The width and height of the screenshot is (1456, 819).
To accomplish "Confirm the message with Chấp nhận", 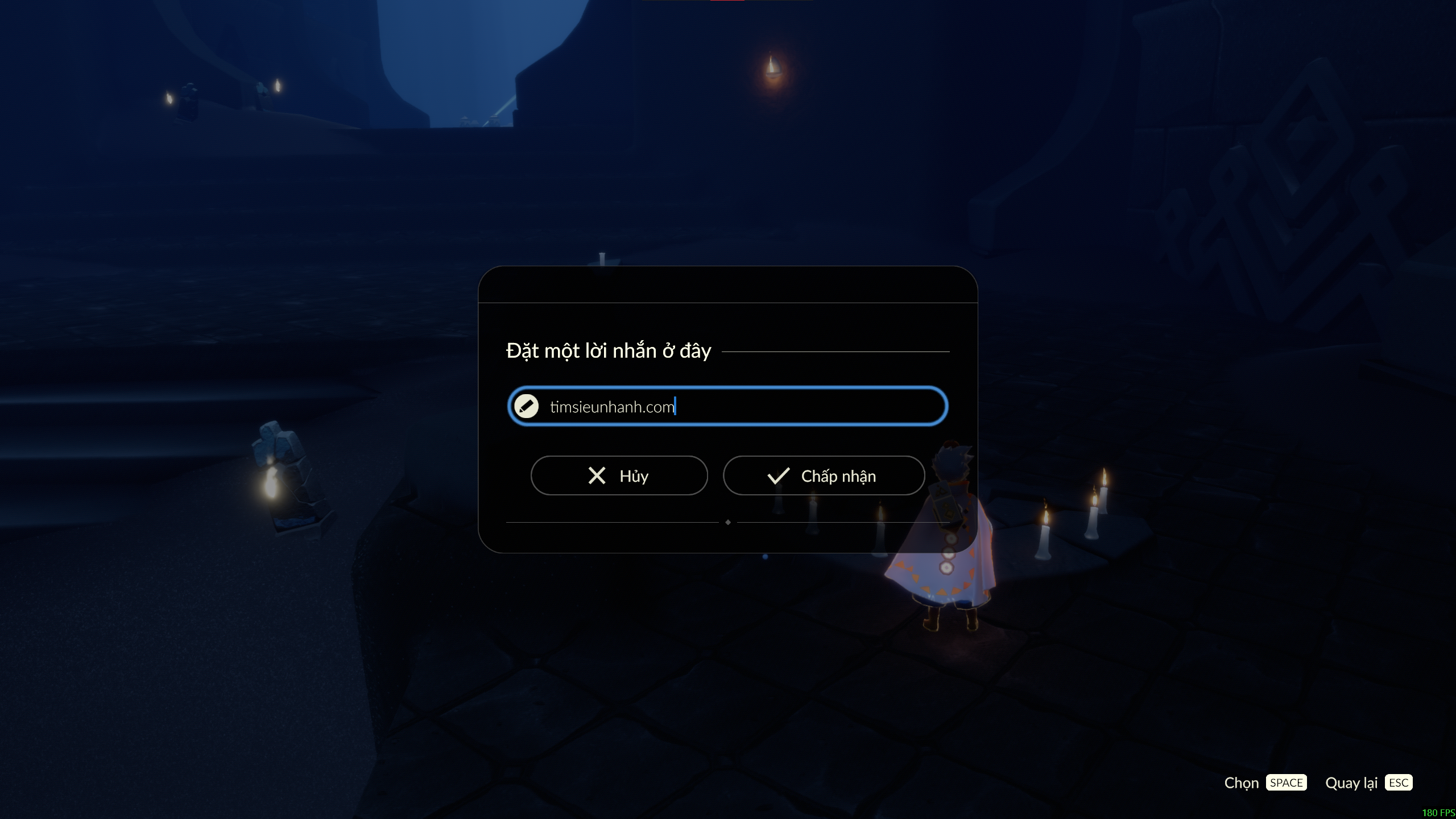I will [824, 475].
